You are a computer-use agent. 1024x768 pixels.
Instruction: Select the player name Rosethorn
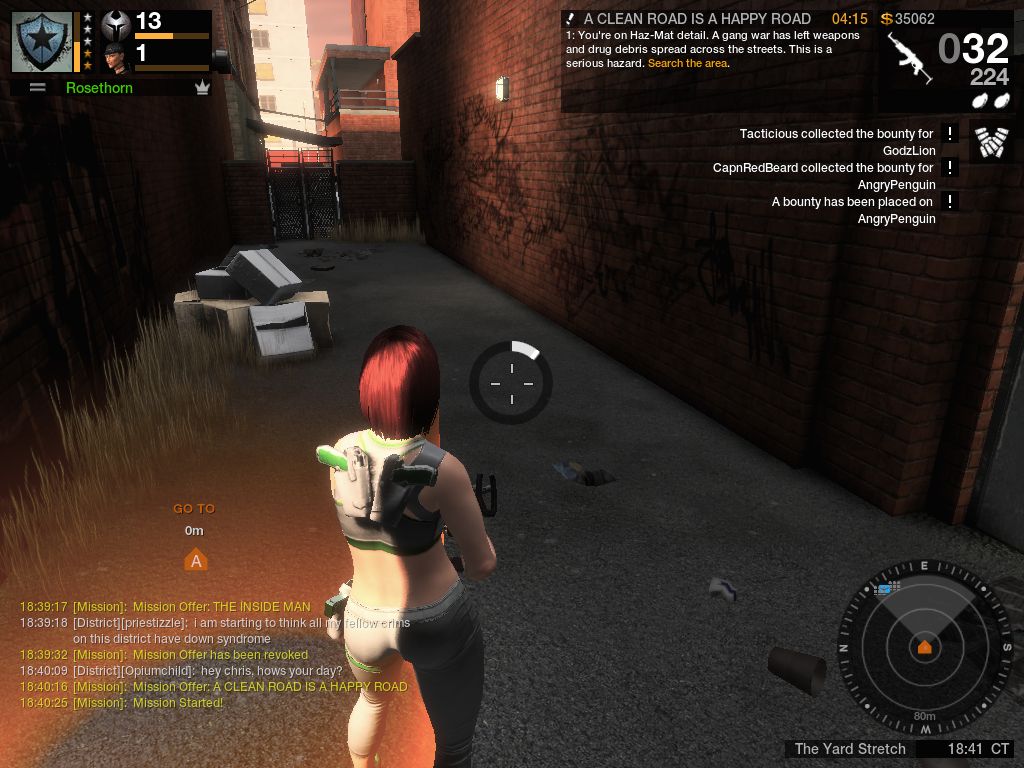tap(99, 88)
